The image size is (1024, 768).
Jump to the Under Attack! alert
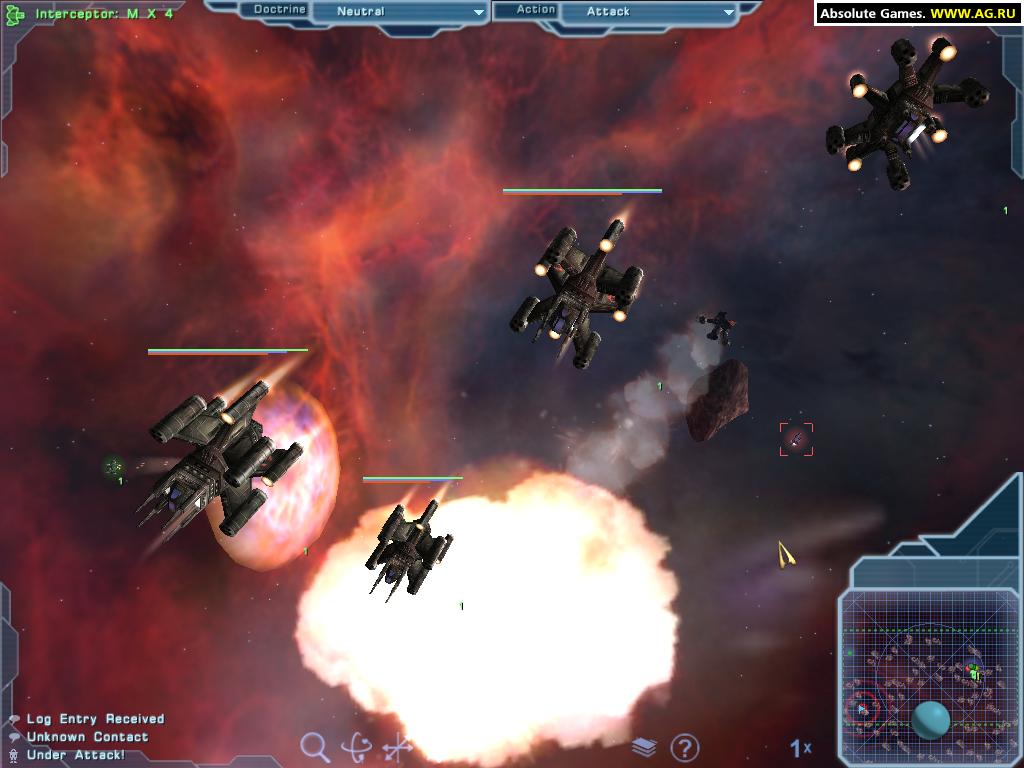76,755
